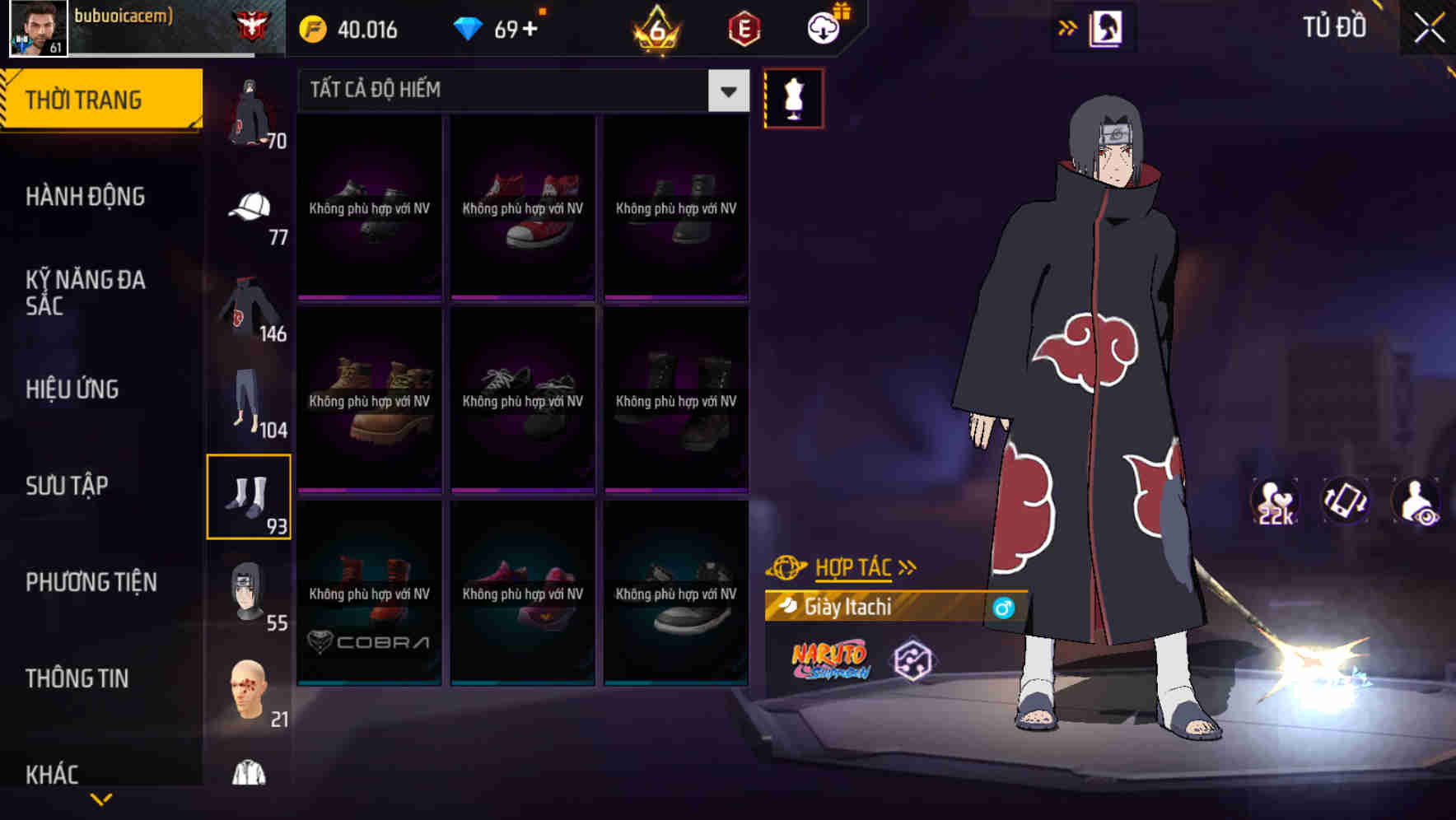Select the socks category showing 93 items

click(x=250, y=494)
